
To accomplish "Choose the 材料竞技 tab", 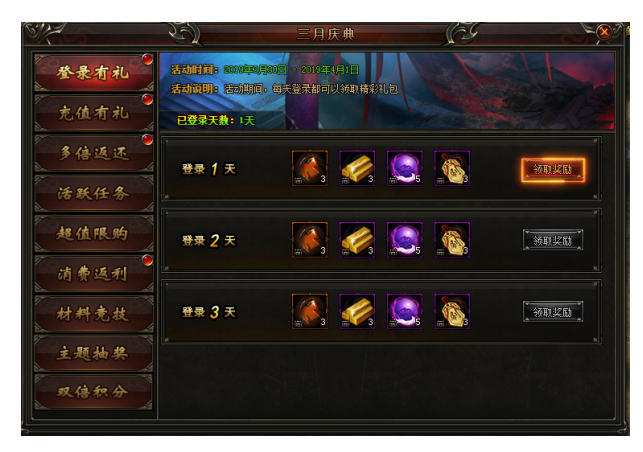I will click(x=93, y=312).
